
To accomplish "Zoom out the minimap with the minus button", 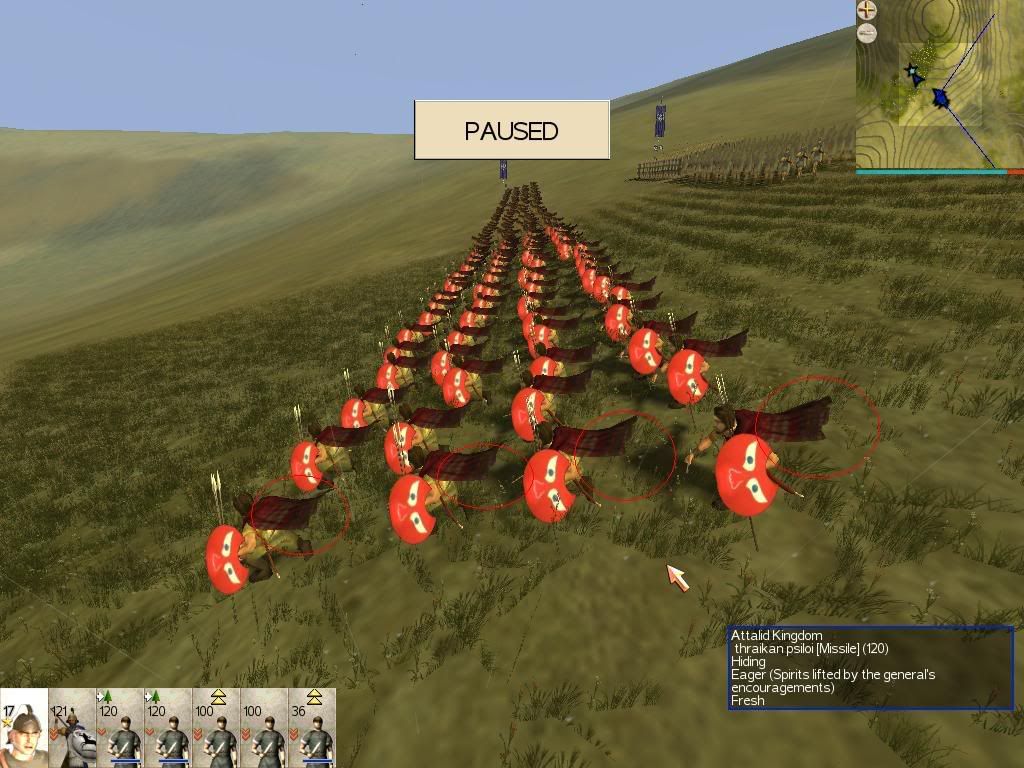I will (867, 33).
